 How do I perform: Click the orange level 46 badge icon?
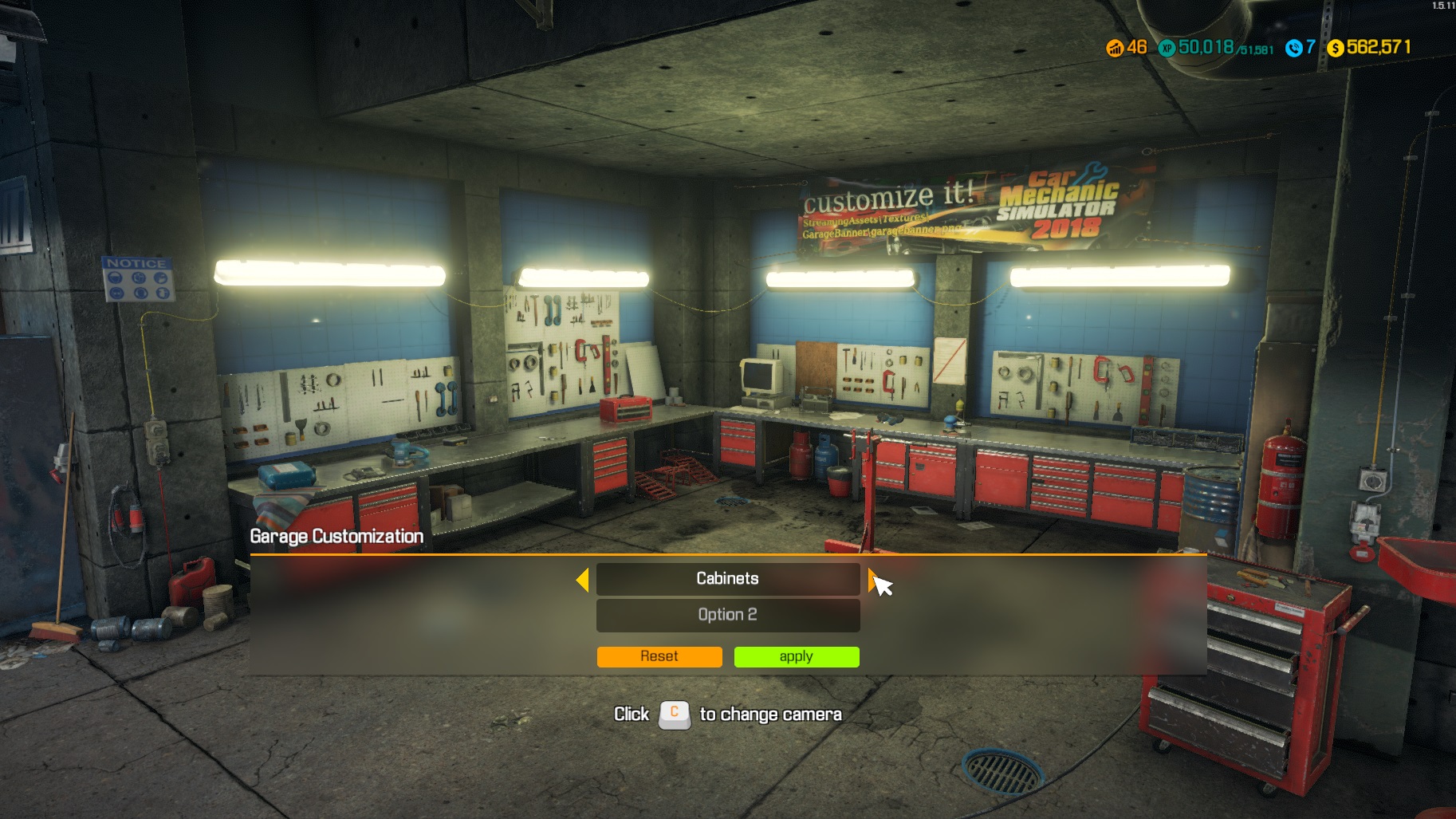point(1116,48)
